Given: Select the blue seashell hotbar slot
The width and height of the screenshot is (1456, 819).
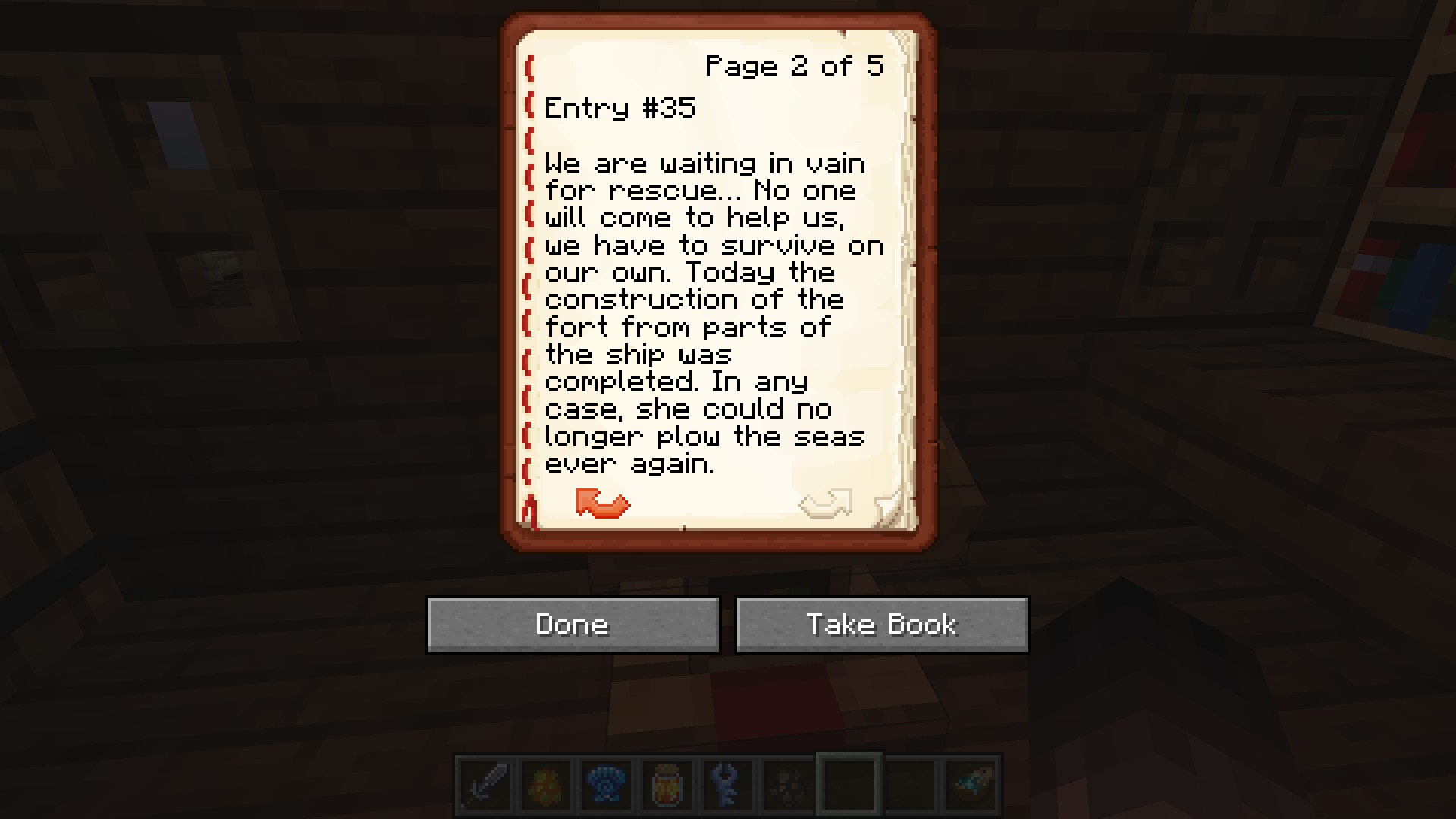Looking at the screenshot, I should coord(607,784).
